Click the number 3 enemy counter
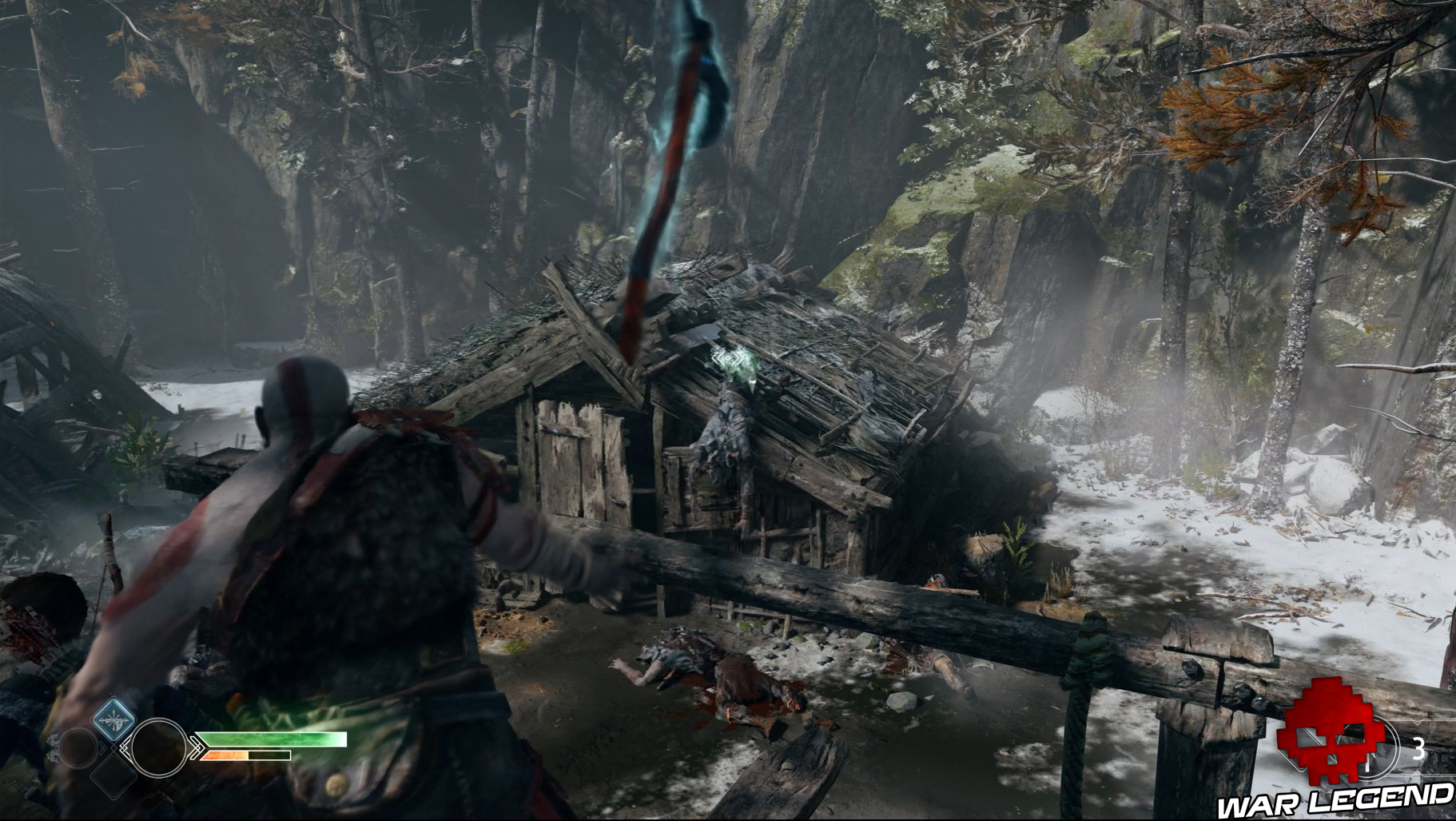1456x821 pixels. (1418, 747)
